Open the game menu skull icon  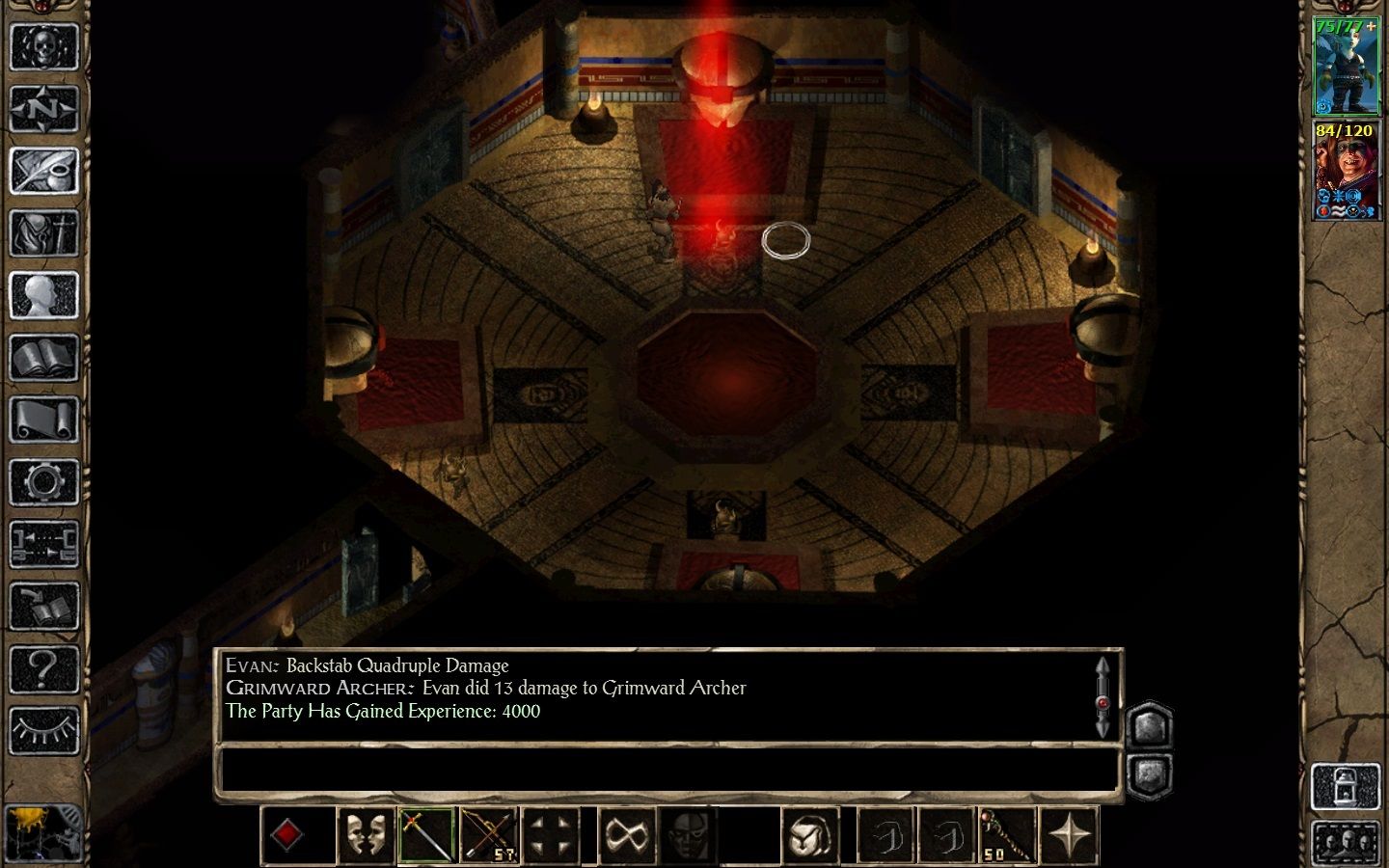[45, 45]
